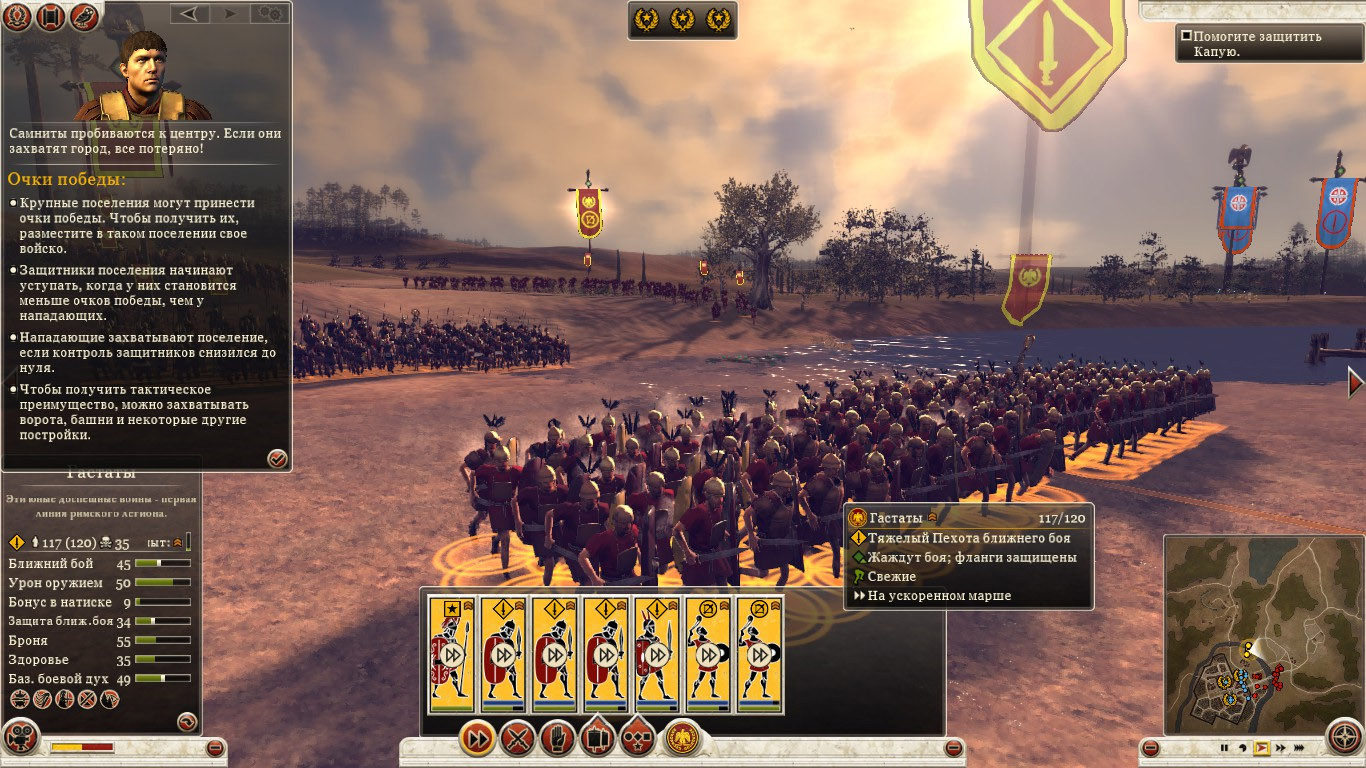The height and width of the screenshot is (768, 1366).
Task: Select the general's unit card with star
Action: point(451,654)
